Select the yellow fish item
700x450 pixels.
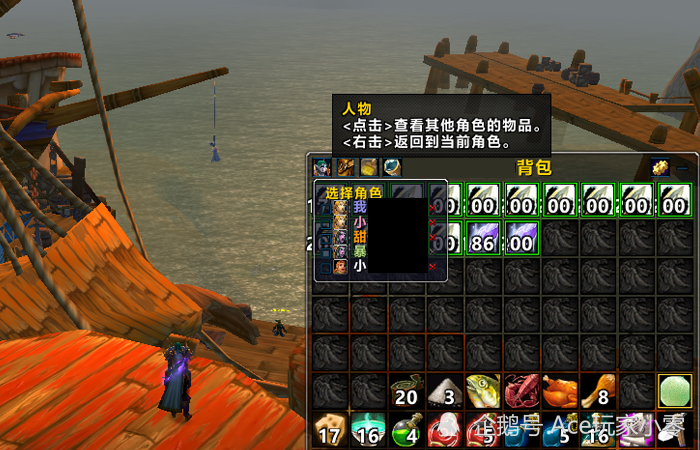pos(483,391)
